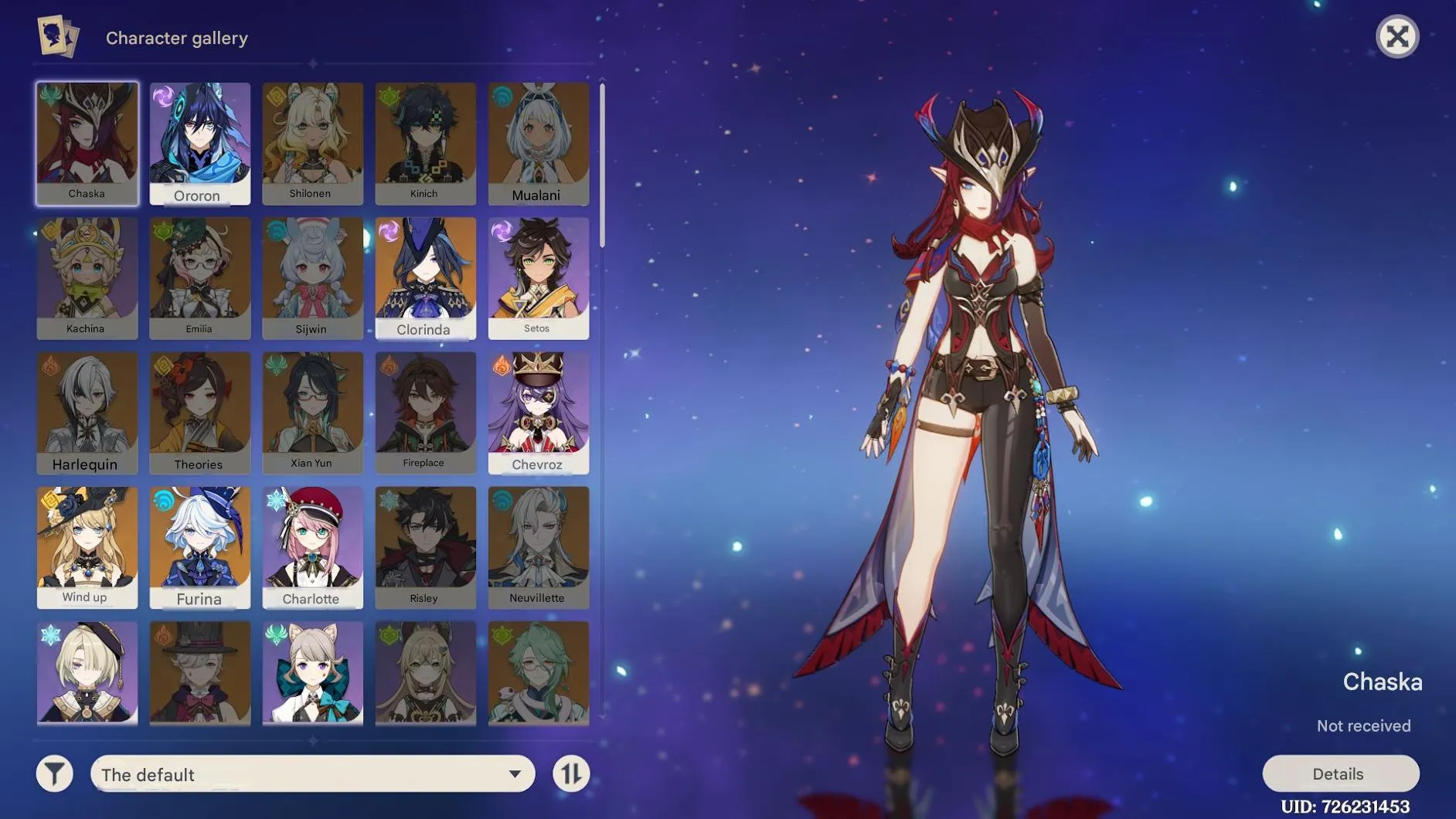Click the Geo element icon on Kachina's card
1456x819 pixels.
tap(49, 229)
